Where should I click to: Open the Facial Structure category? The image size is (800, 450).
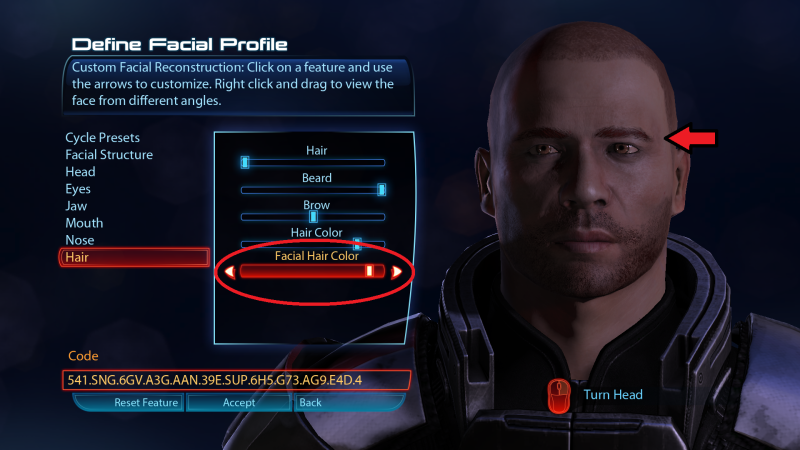[x=109, y=155]
